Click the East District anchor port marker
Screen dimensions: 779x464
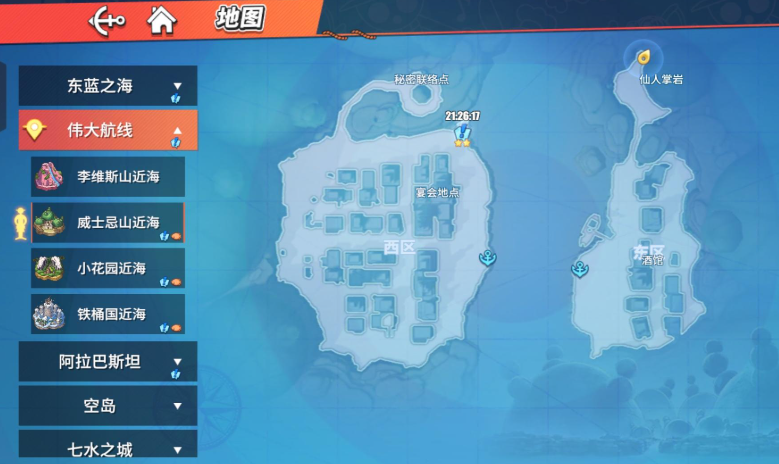579,268
